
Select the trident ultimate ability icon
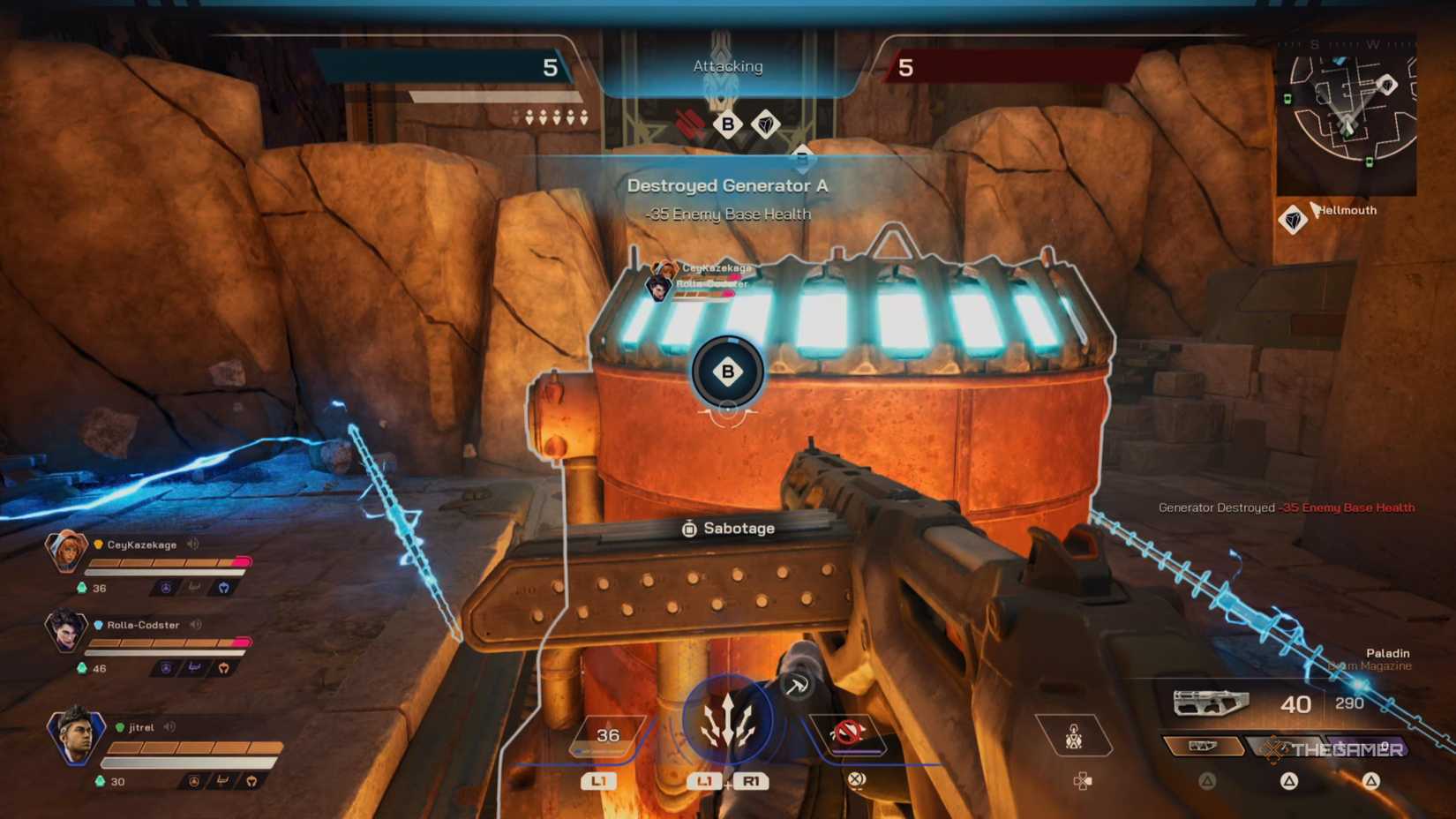(x=729, y=719)
